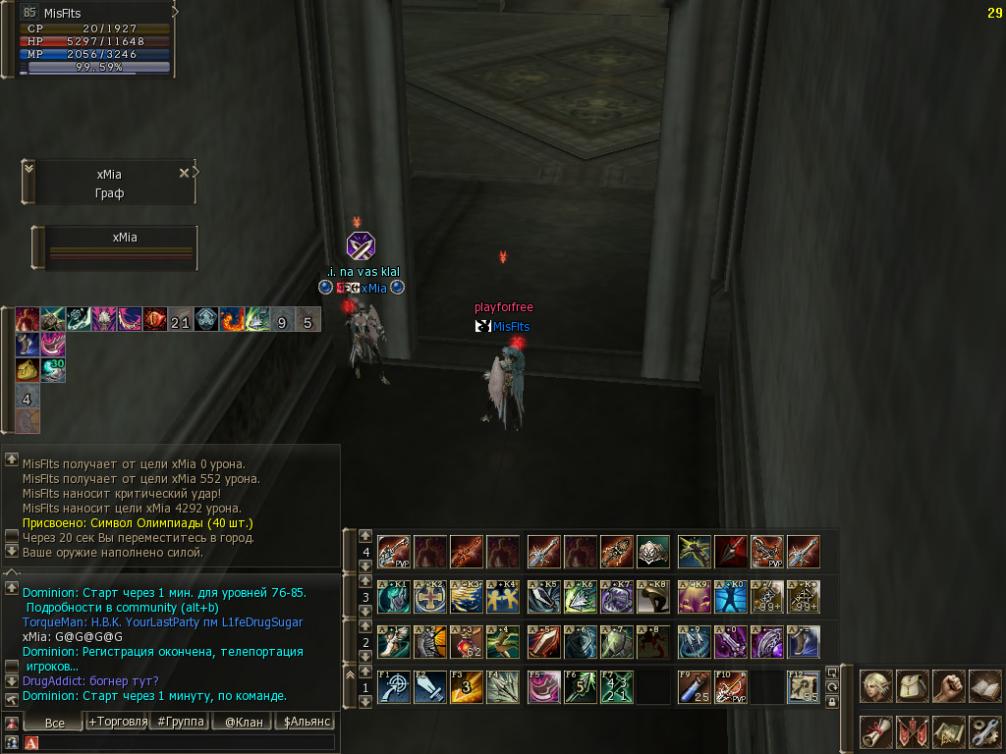Open the system menu wrench icon

pos(984,731)
